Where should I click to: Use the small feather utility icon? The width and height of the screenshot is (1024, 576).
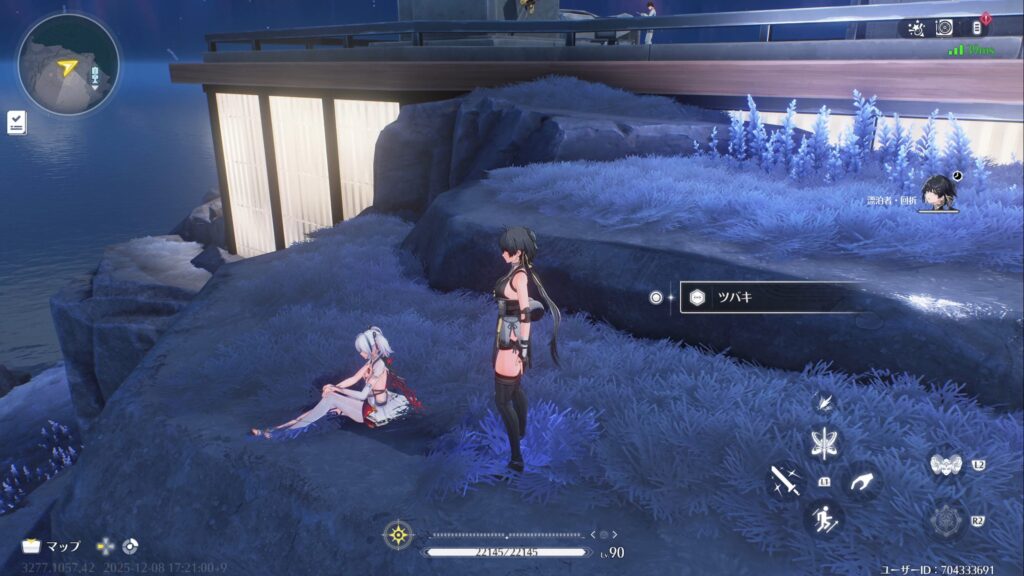coord(824,402)
